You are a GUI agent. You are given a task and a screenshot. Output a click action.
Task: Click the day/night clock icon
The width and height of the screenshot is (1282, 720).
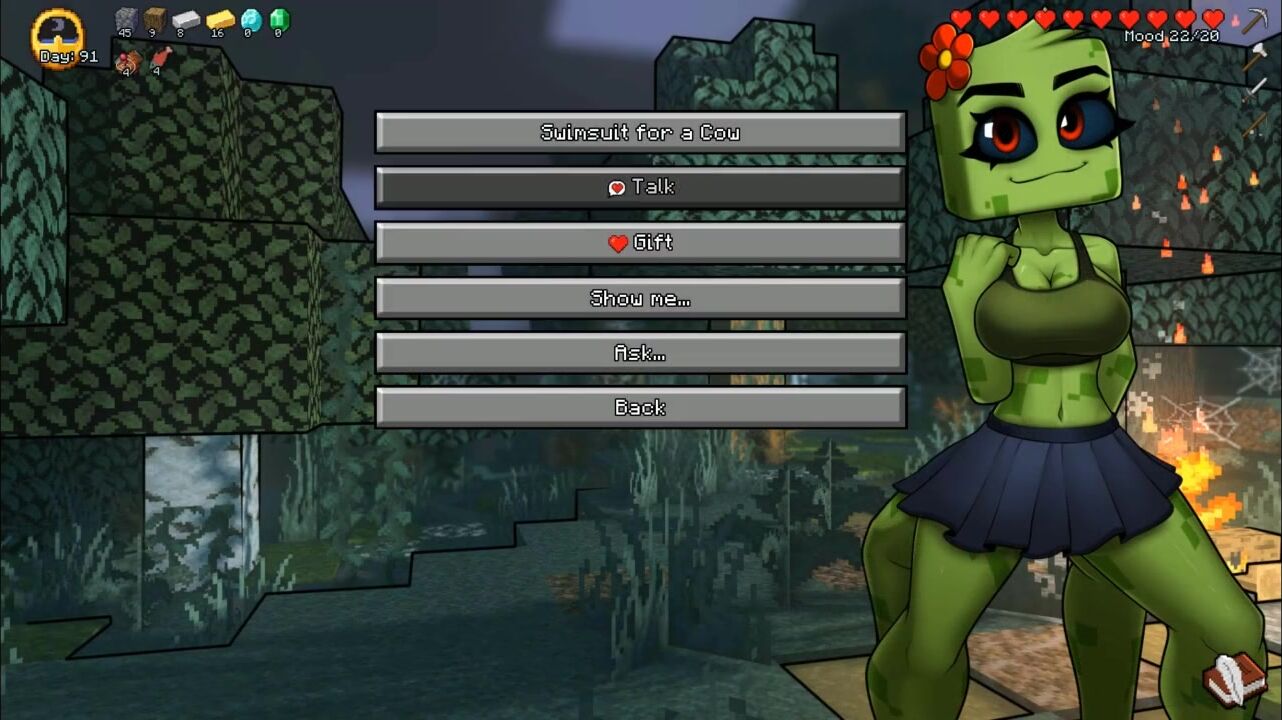(x=57, y=36)
